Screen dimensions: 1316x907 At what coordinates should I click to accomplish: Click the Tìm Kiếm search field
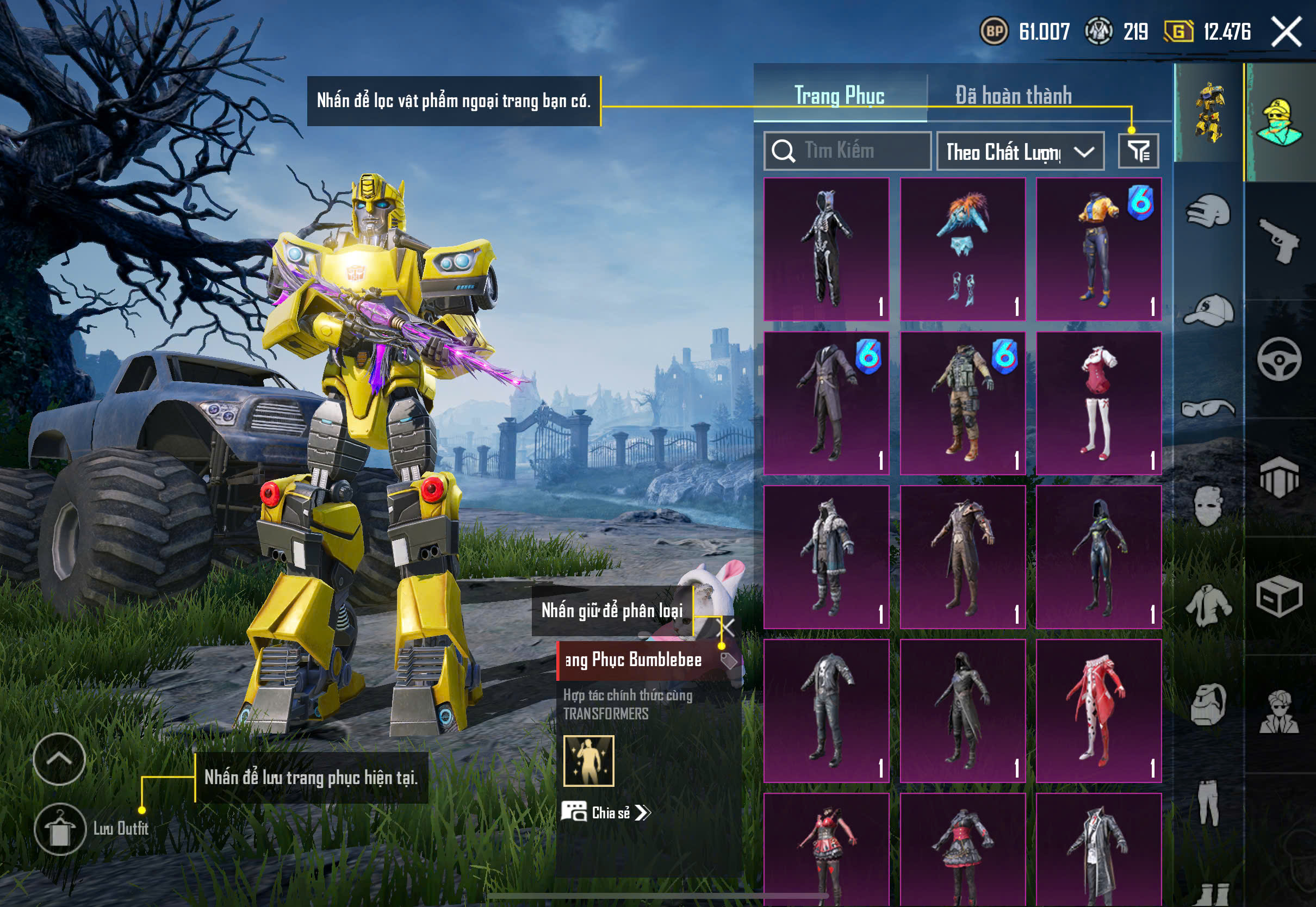click(x=847, y=151)
